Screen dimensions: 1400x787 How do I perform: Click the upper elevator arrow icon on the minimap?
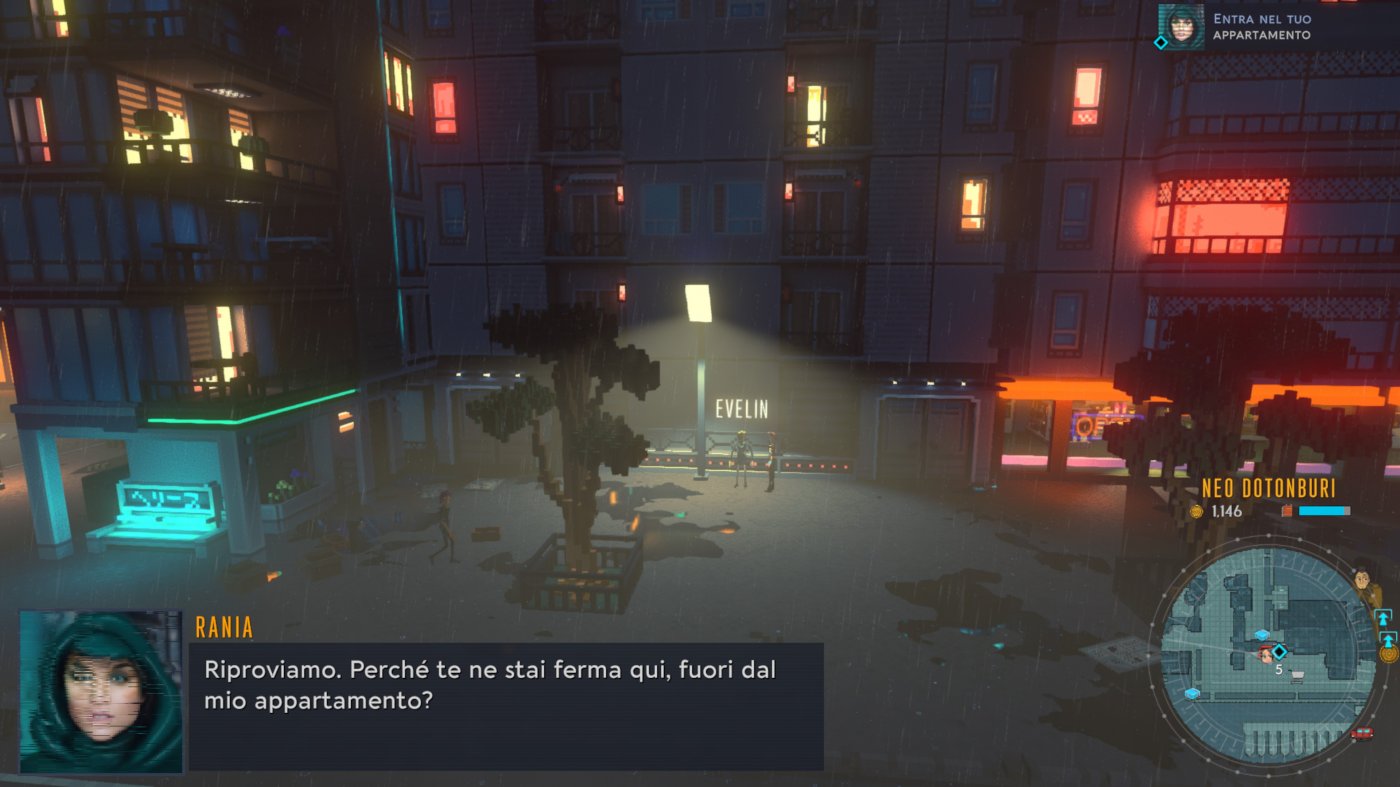(x=1382, y=617)
